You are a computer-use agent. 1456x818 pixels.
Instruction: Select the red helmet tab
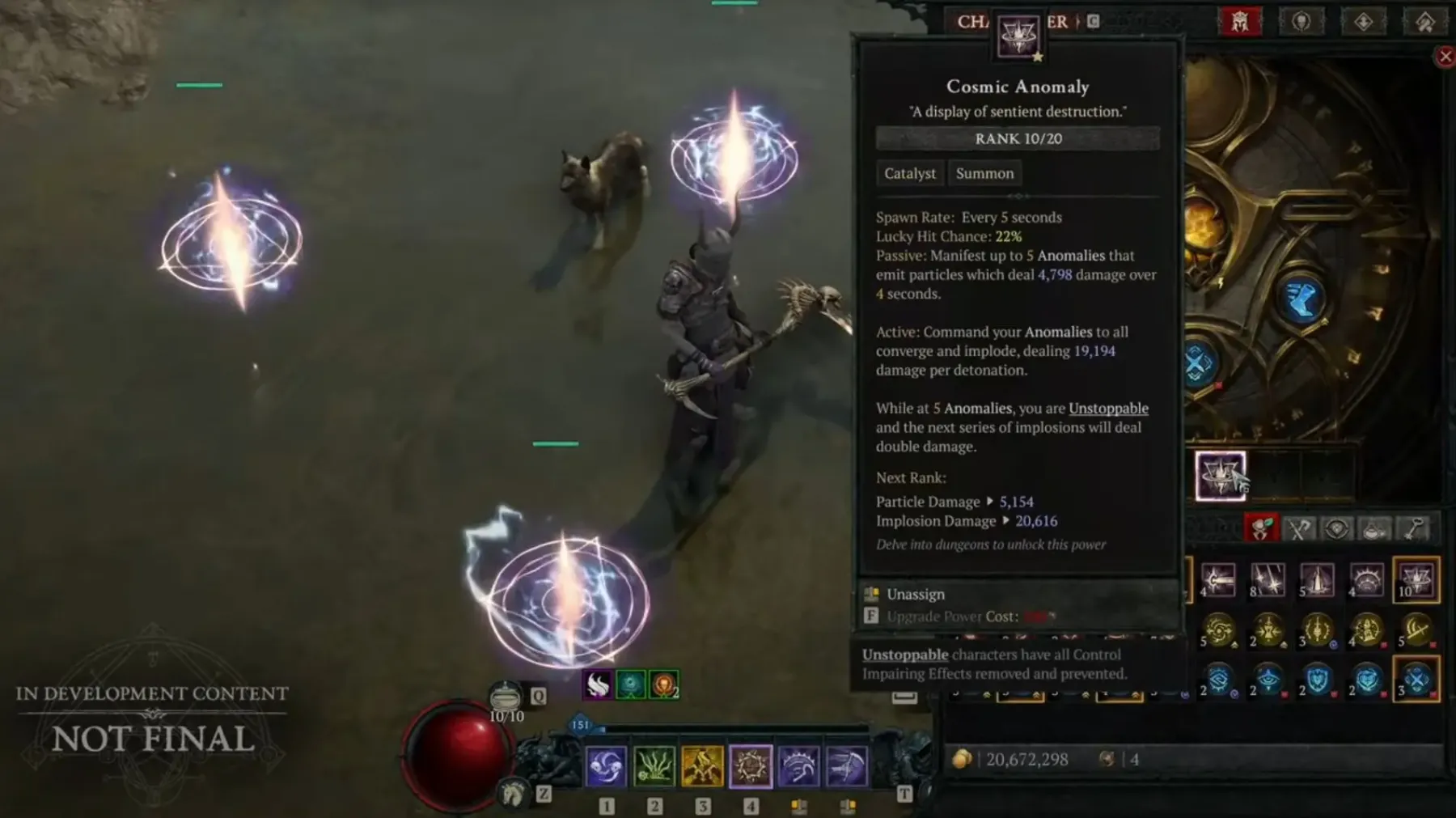1240,22
